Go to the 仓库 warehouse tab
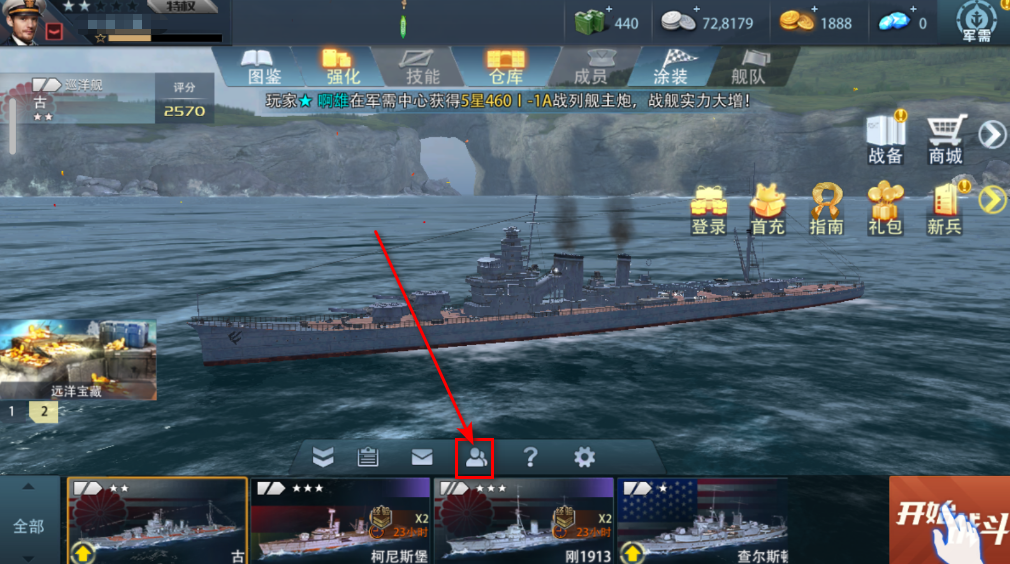1010x564 pixels. coord(506,65)
